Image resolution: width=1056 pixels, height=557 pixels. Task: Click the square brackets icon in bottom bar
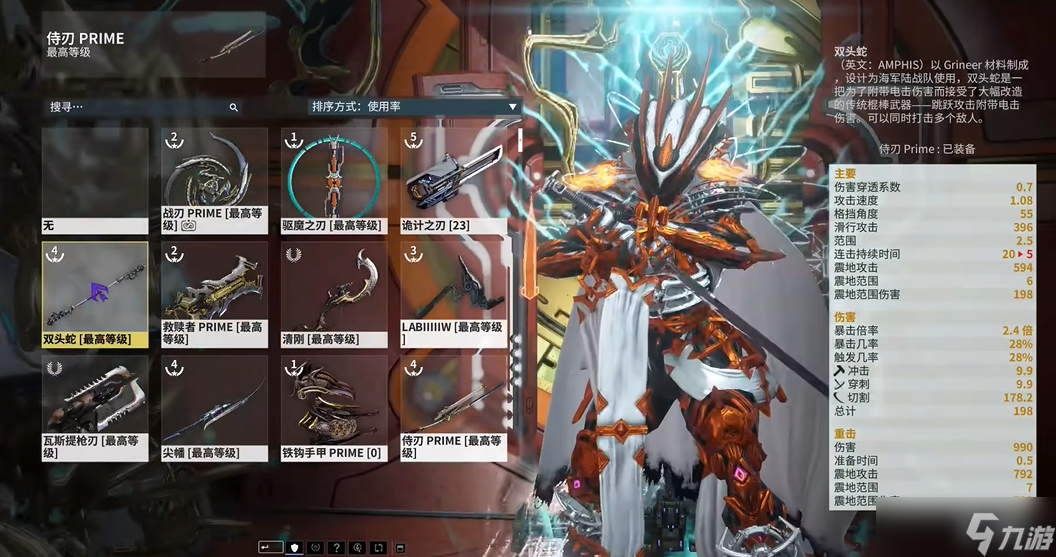379,547
